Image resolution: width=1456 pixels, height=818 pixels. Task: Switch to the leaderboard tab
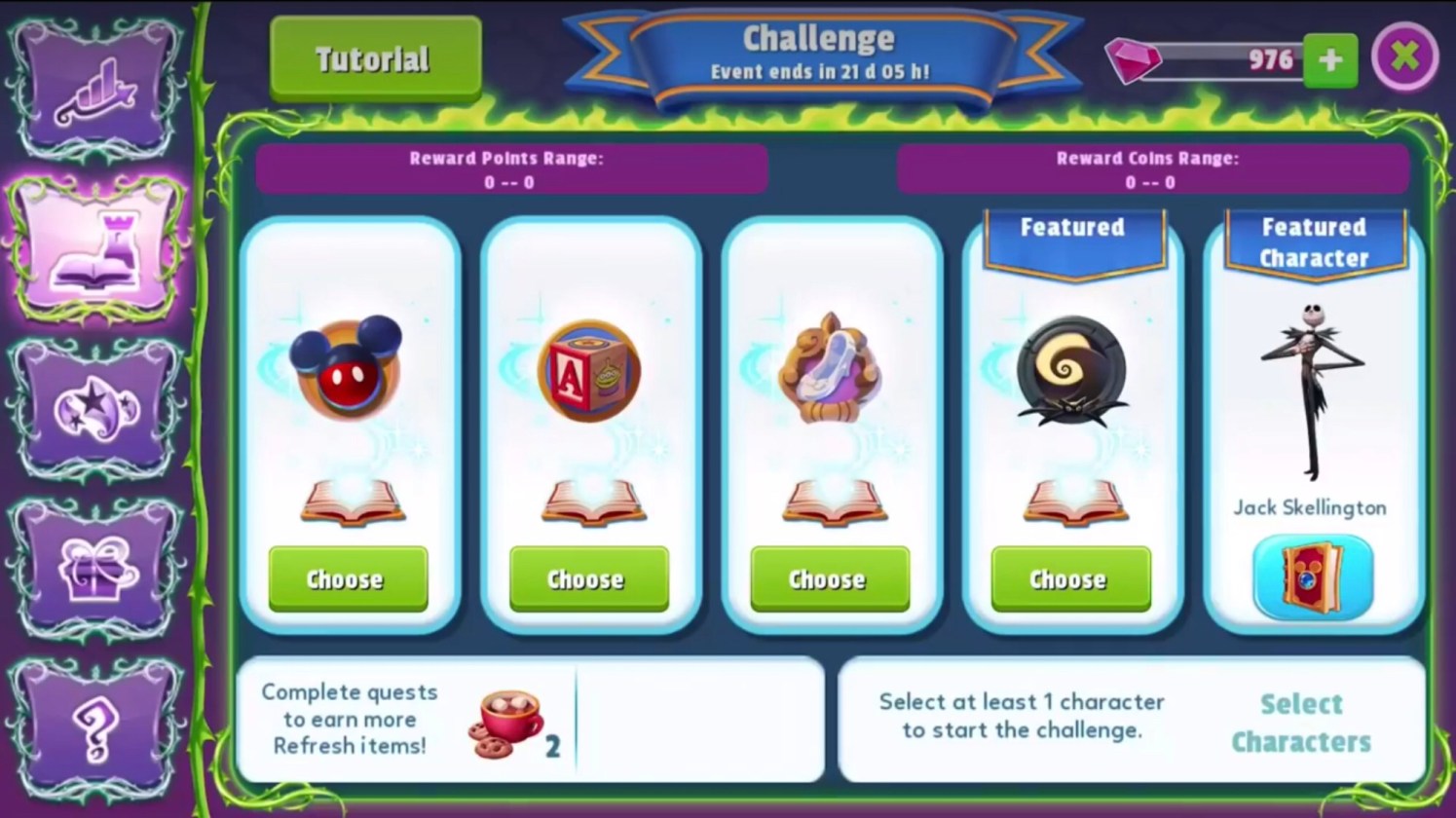coord(95,89)
